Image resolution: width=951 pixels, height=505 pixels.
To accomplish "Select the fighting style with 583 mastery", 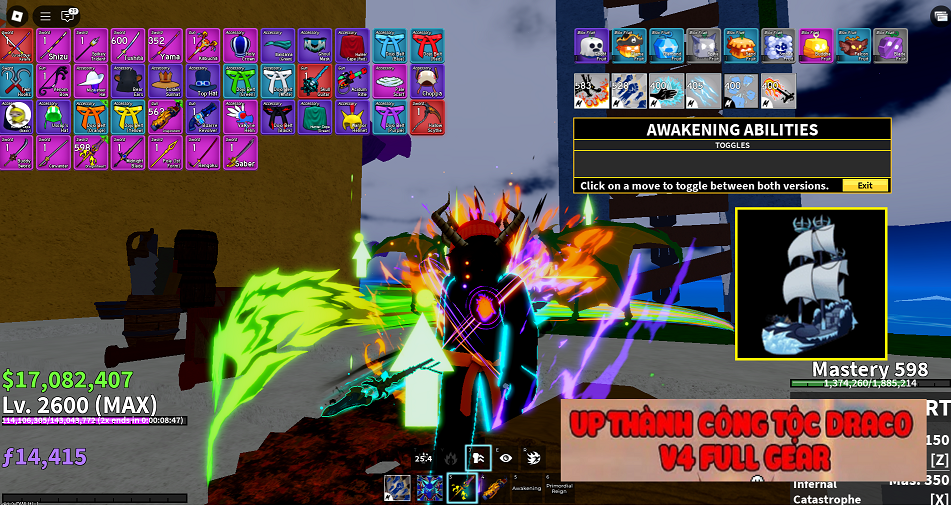I will click(x=591, y=90).
